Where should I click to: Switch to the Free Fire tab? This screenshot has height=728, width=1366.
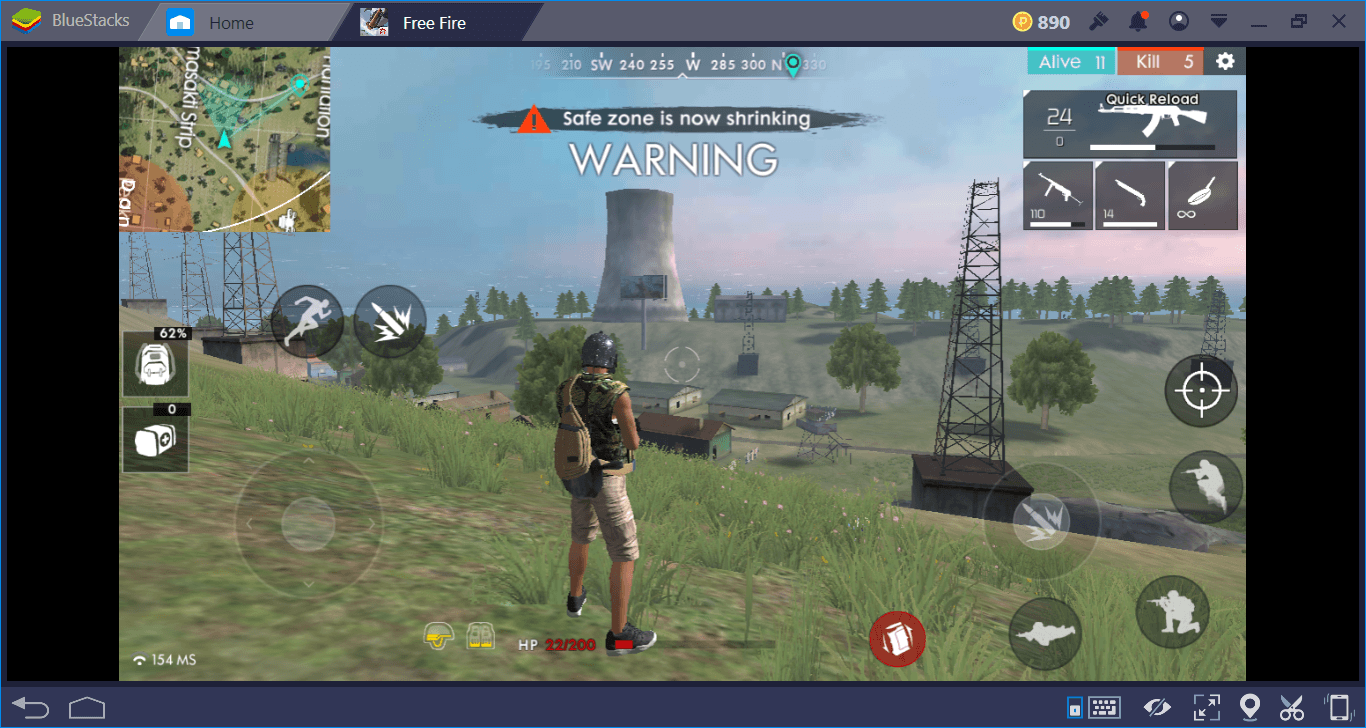[x=433, y=21]
